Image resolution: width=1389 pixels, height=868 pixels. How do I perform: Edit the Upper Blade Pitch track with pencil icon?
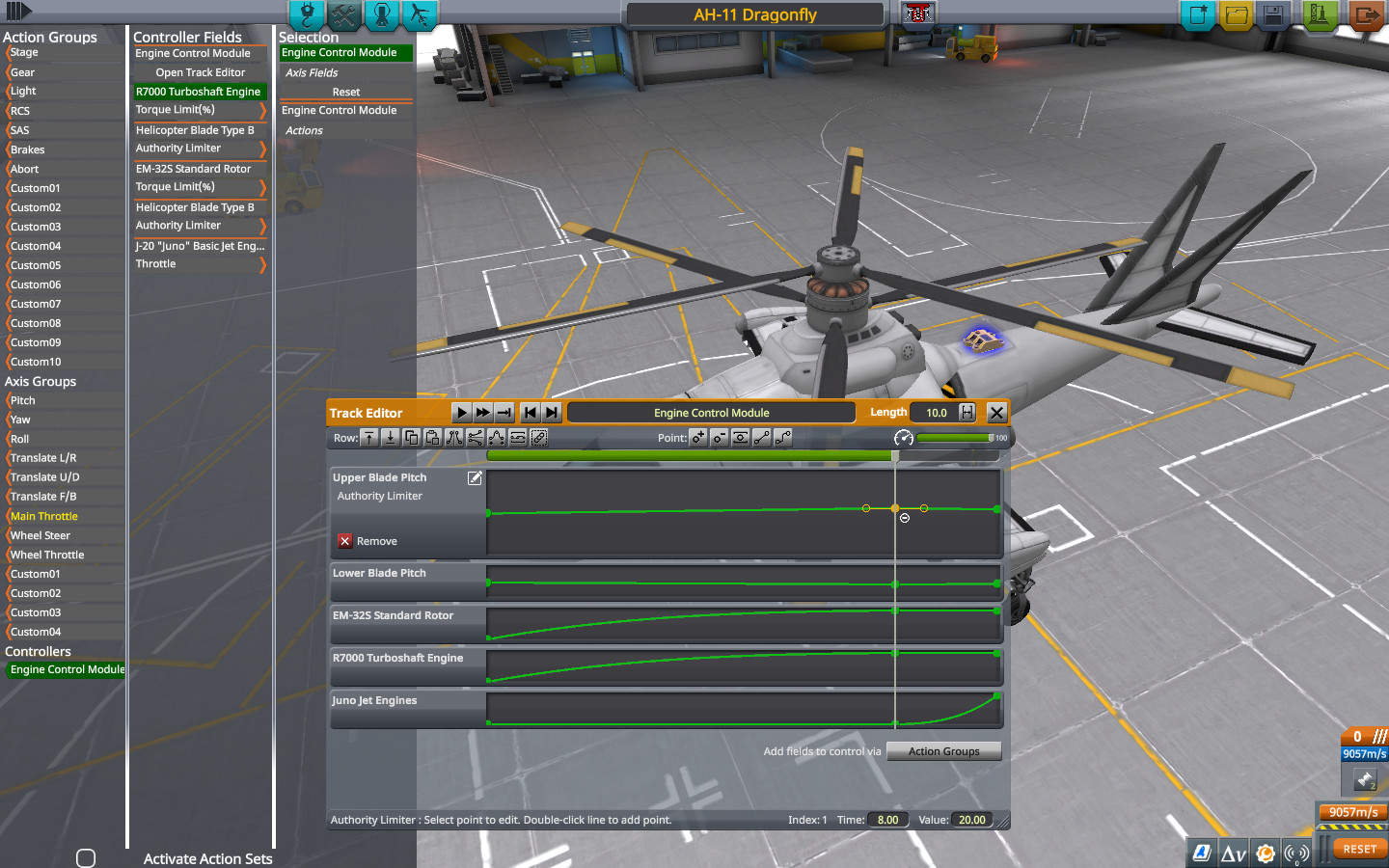[x=475, y=477]
